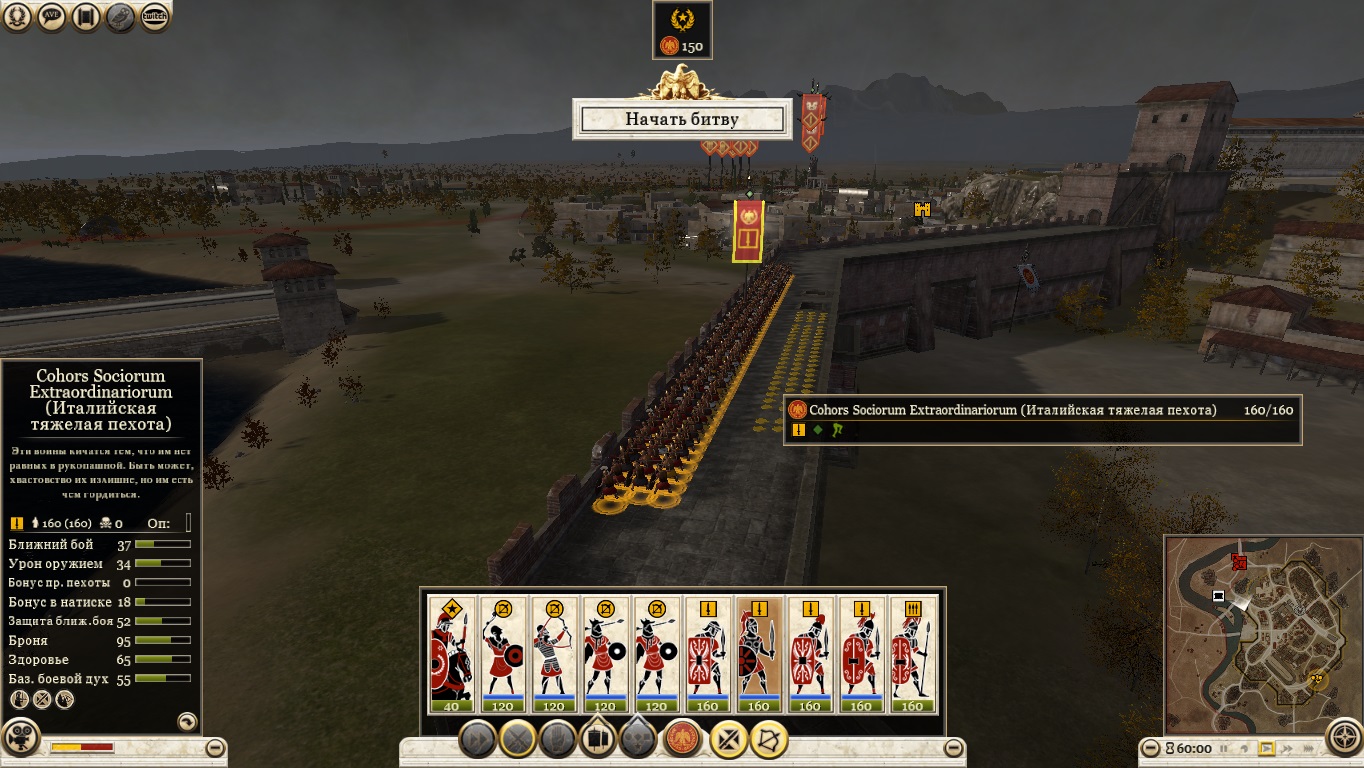Select the general's cavalry unit card

[452, 655]
